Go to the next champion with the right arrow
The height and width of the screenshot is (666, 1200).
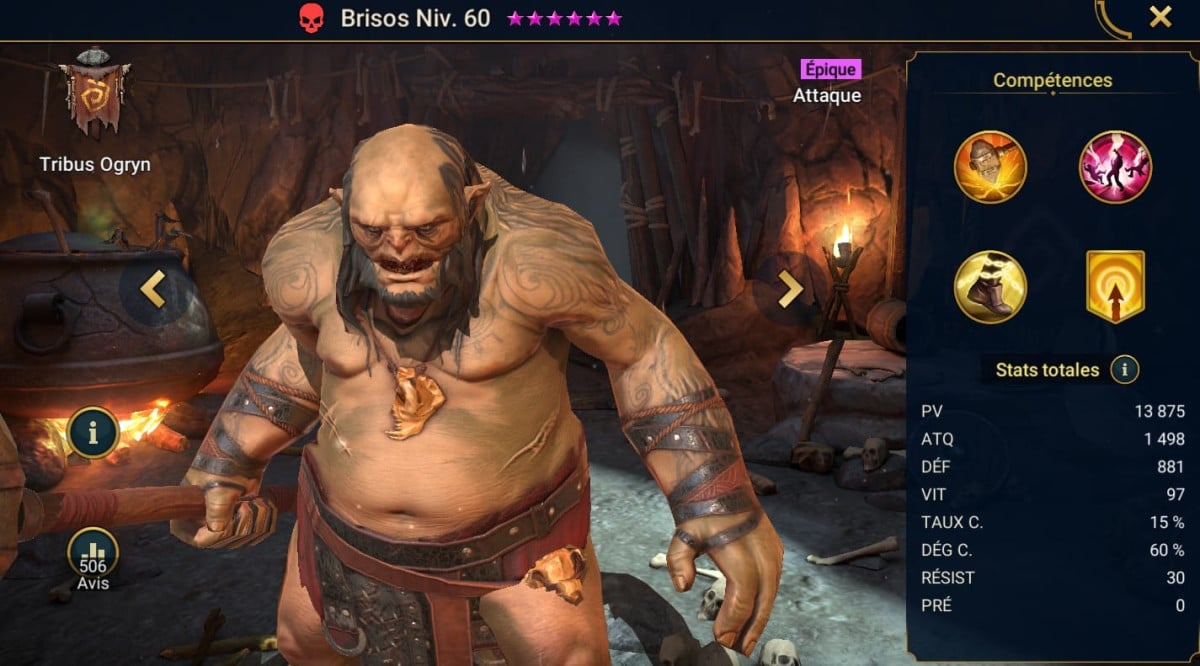pos(790,289)
